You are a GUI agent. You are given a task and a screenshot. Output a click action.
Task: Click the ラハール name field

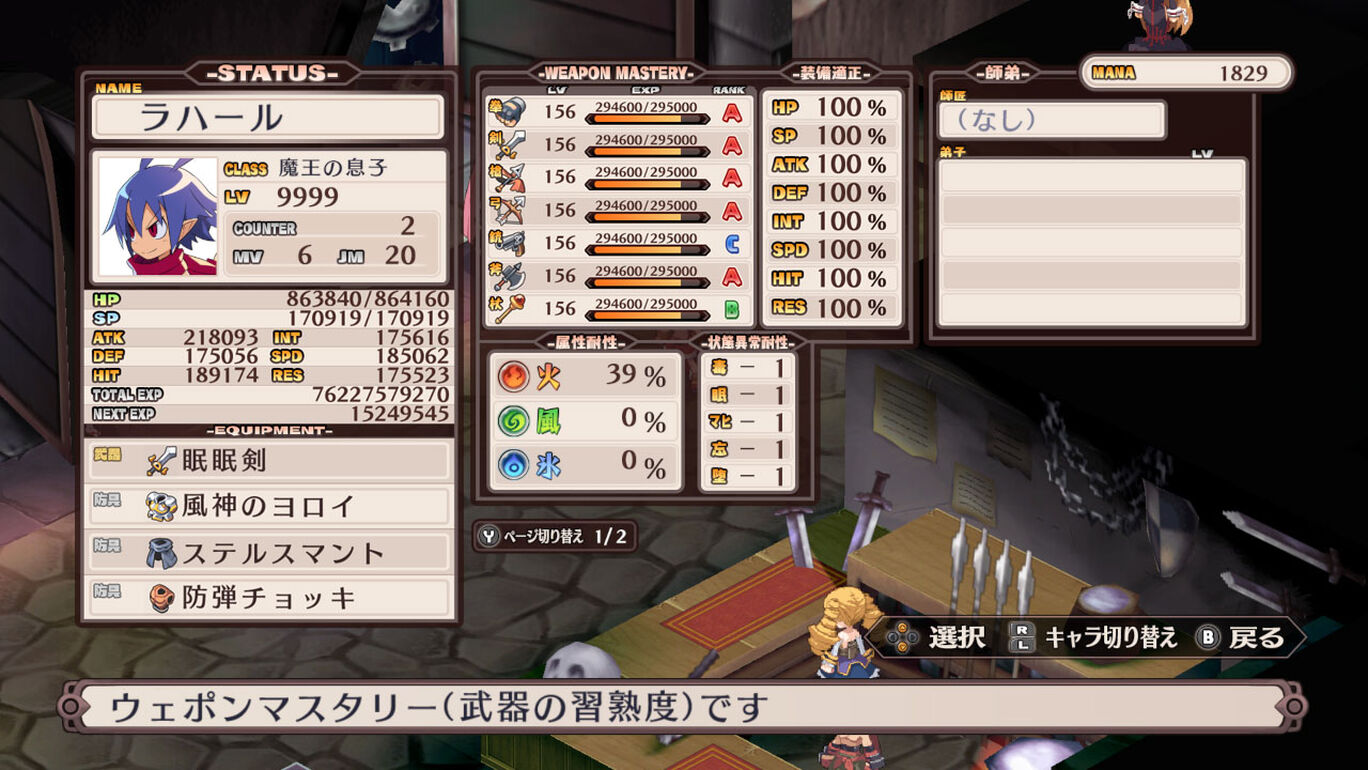coord(267,118)
